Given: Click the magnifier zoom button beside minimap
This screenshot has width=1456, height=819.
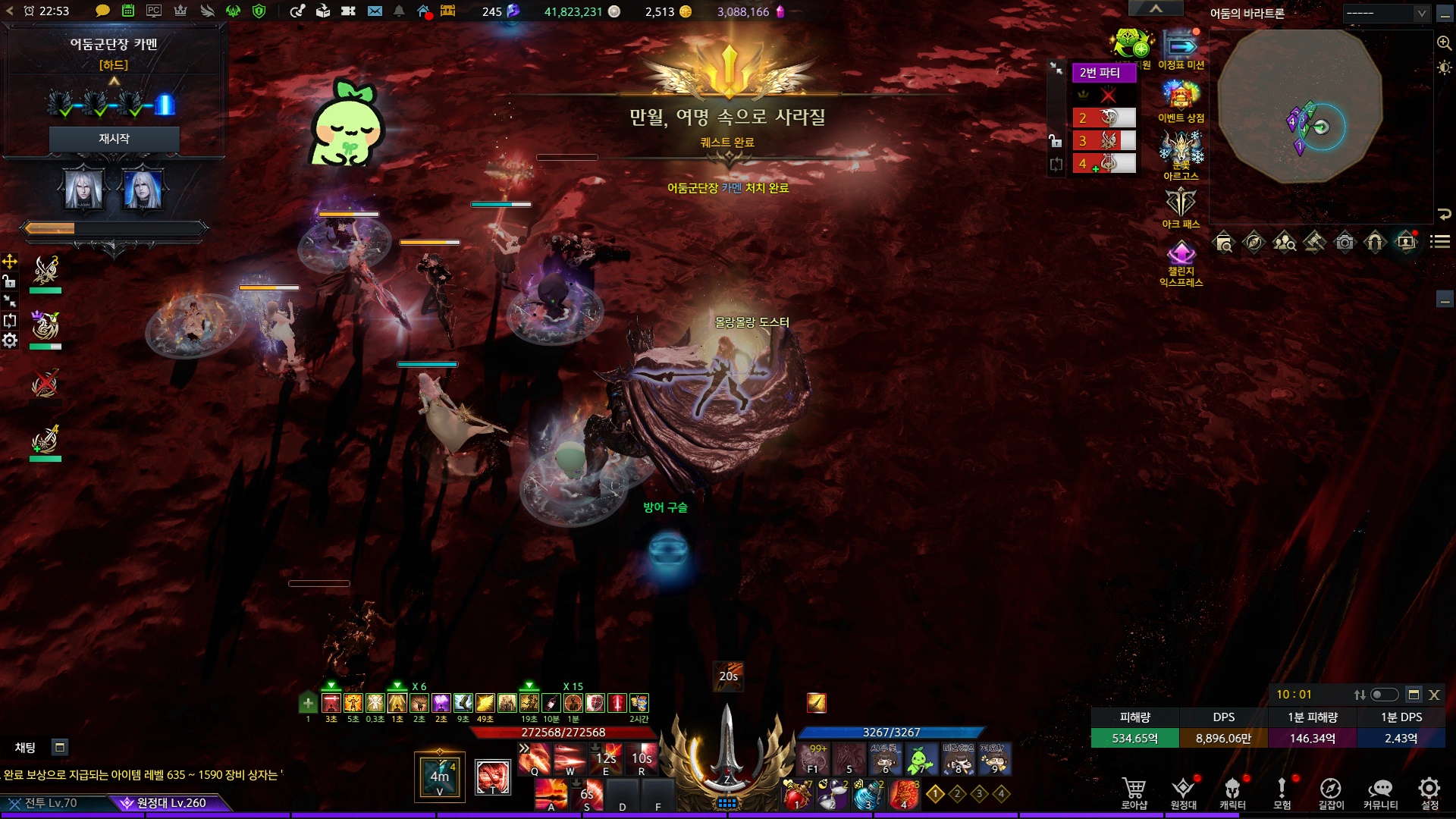Looking at the screenshot, I should pyautogui.click(x=1444, y=43).
